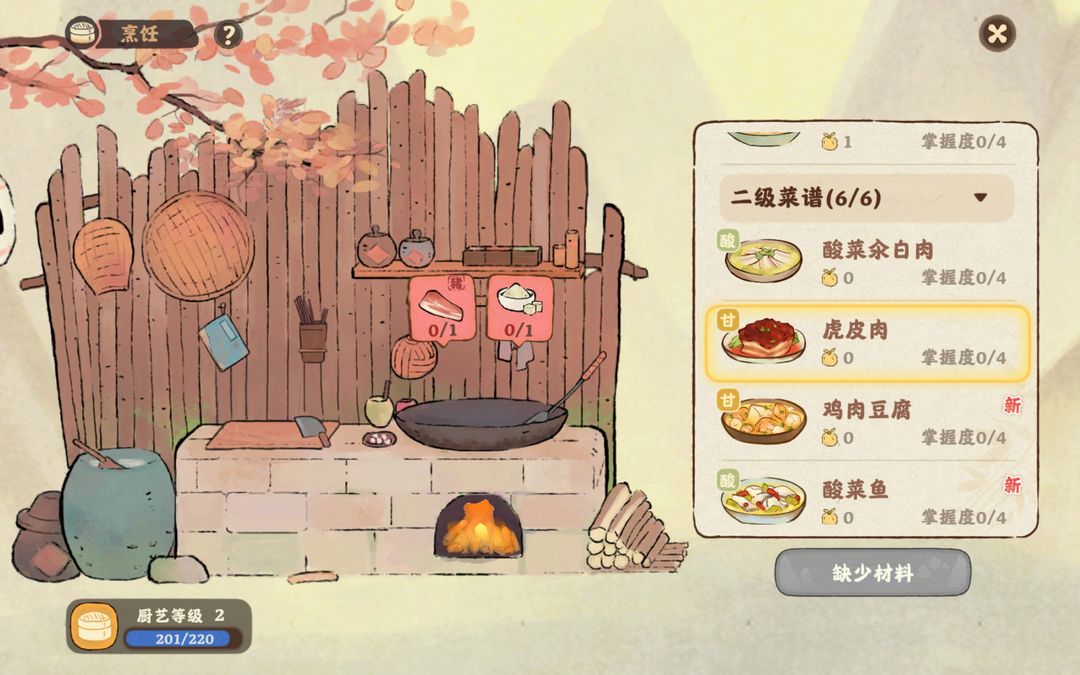Select the 酸菜汆白肉 recipe
This screenshot has height=675, width=1080.
click(x=866, y=261)
